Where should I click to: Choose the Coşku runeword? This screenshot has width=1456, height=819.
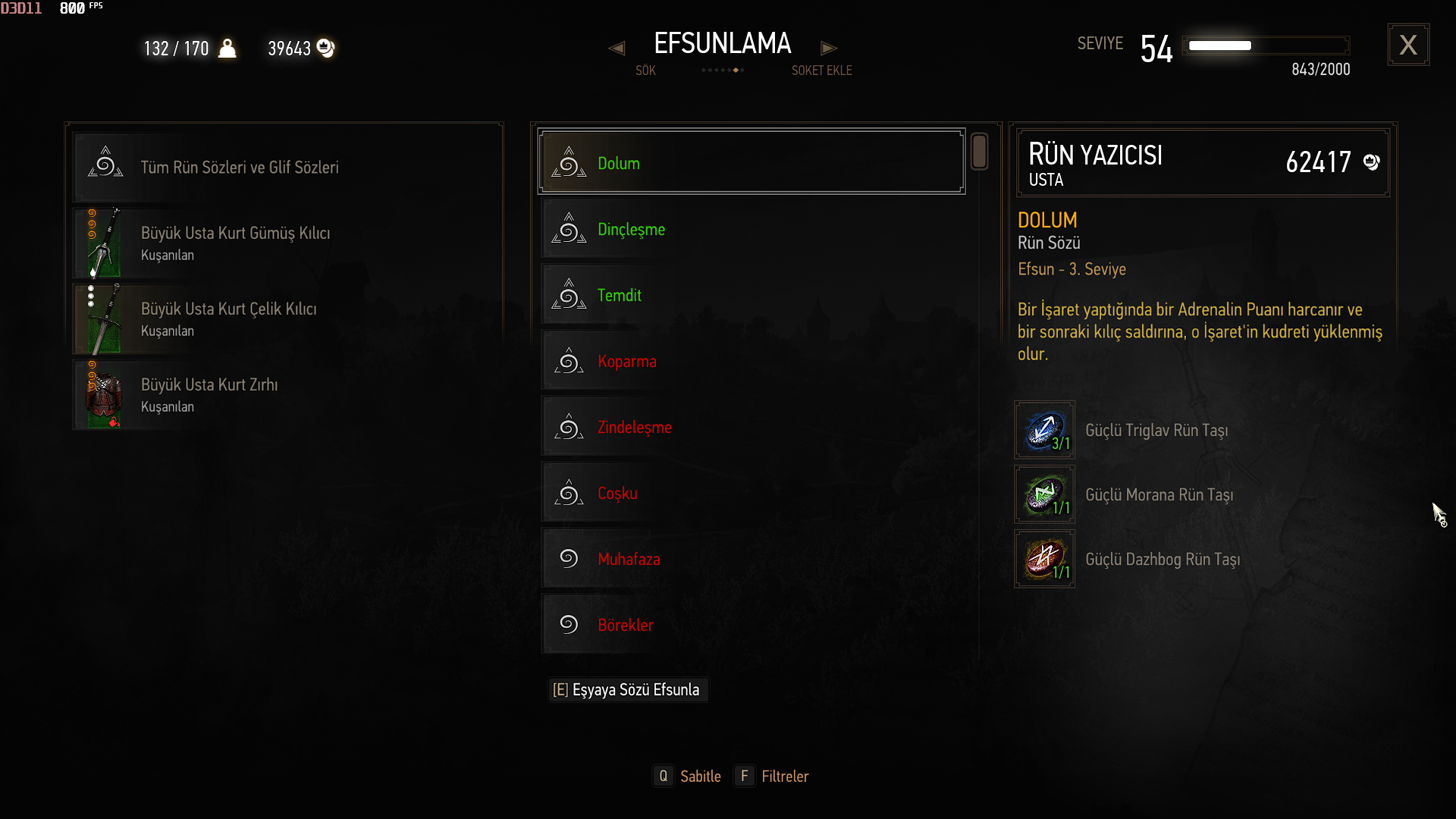point(751,493)
